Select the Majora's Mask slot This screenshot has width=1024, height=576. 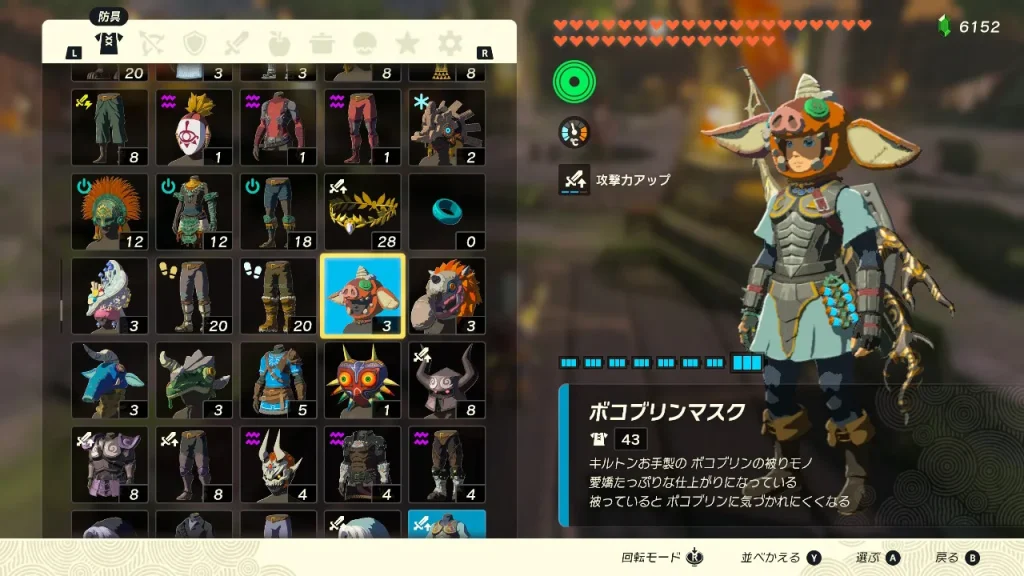coord(362,380)
